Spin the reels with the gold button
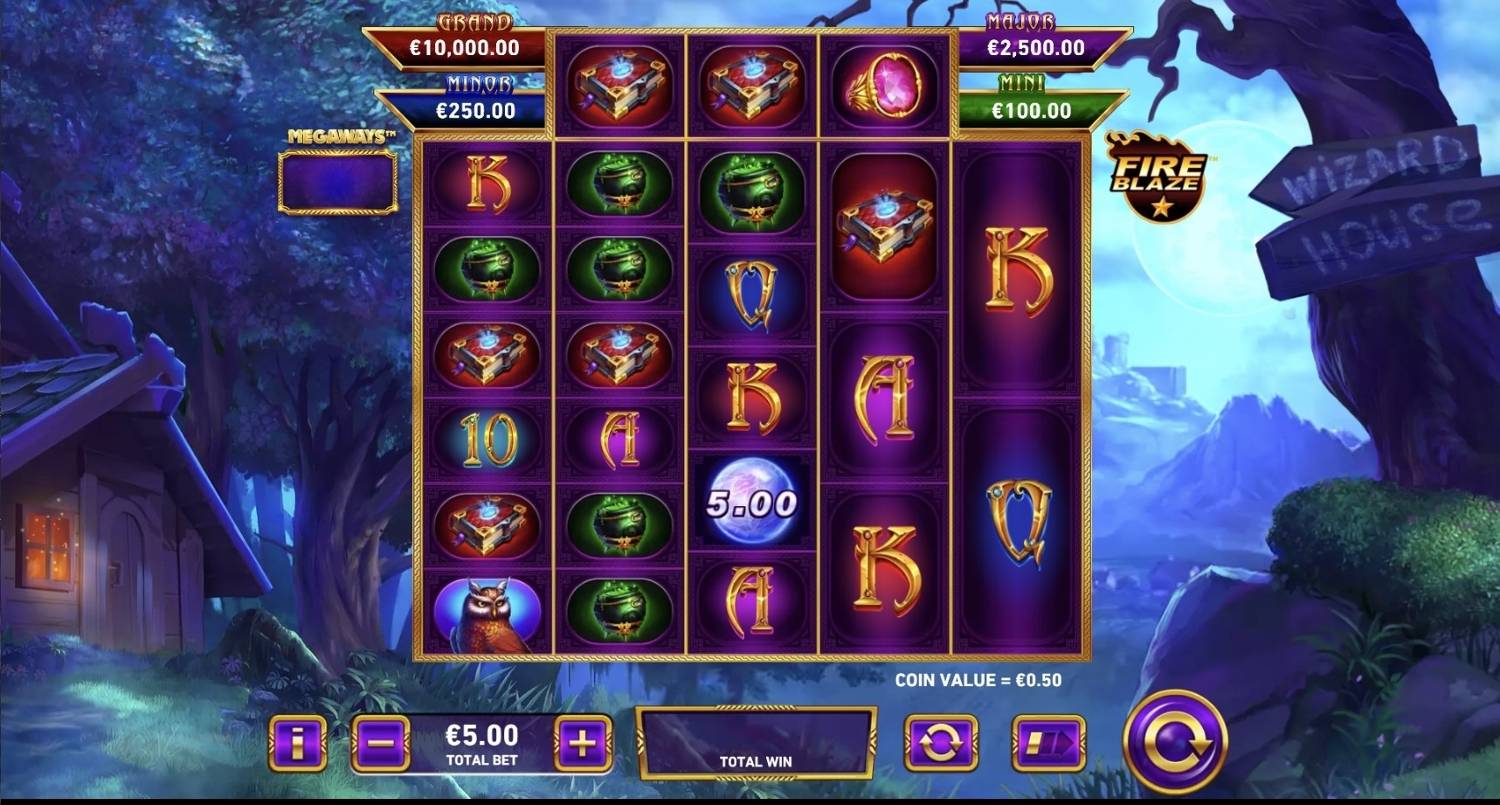The width and height of the screenshot is (1500, 805). tap(1175, 742)
